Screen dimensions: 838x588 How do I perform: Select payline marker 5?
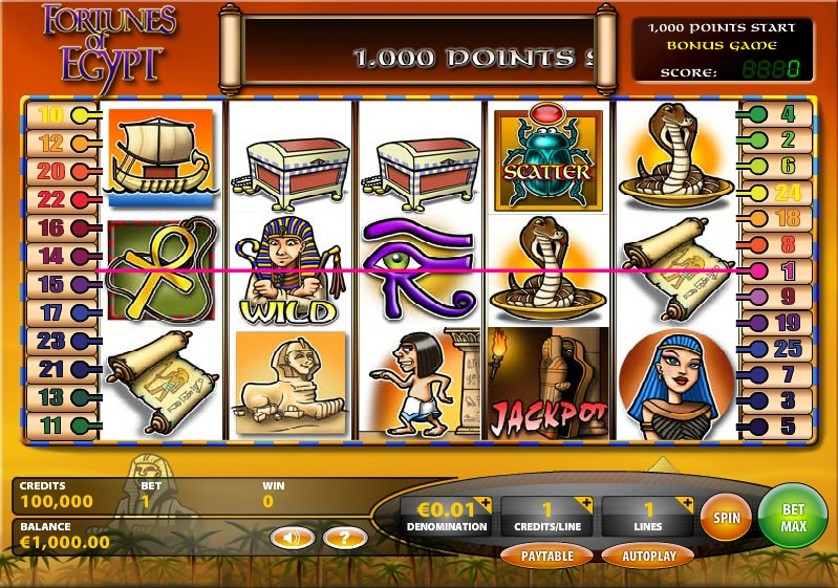(x=787, y=427)
